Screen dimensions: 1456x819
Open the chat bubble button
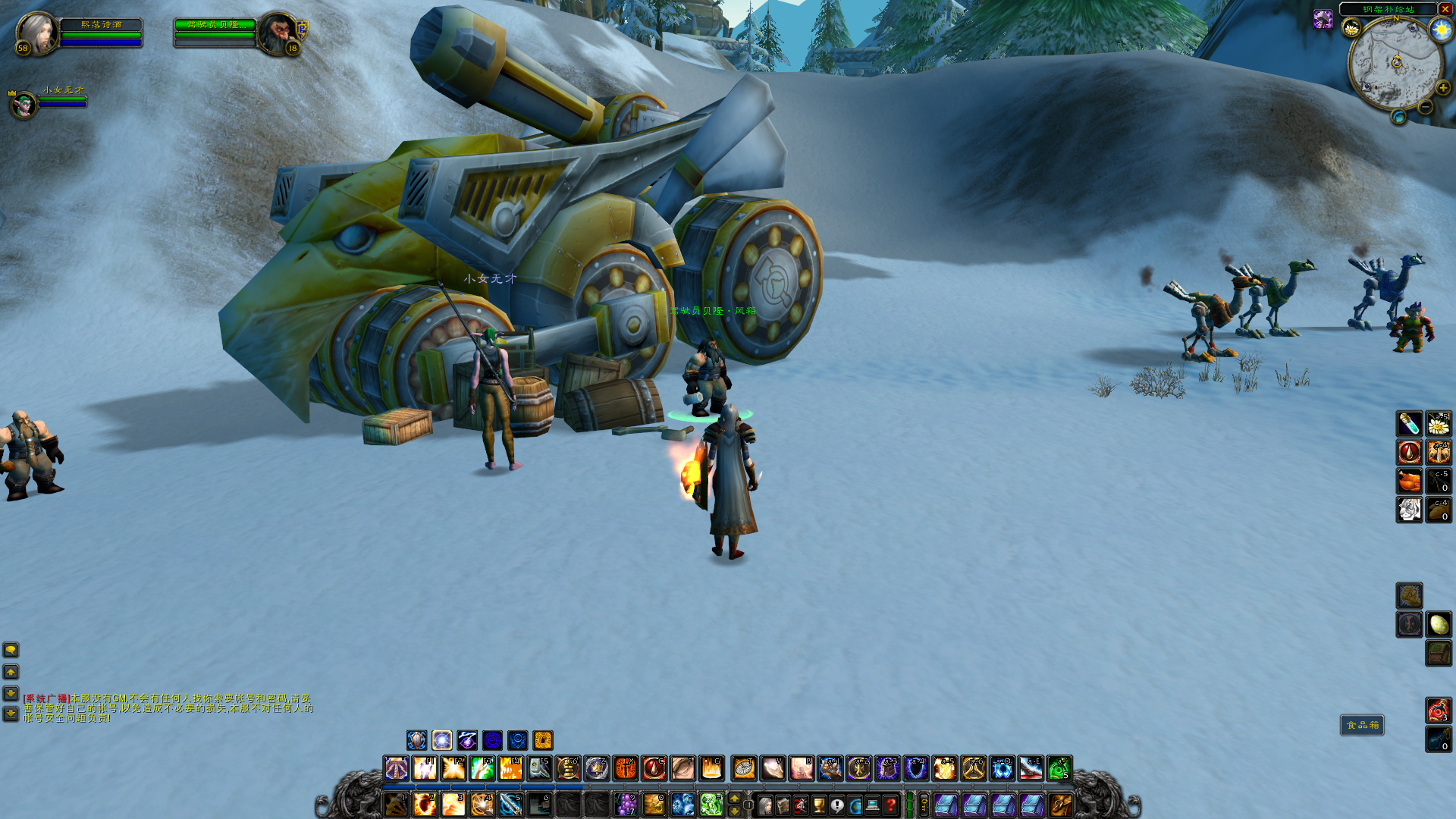point(11,650)
